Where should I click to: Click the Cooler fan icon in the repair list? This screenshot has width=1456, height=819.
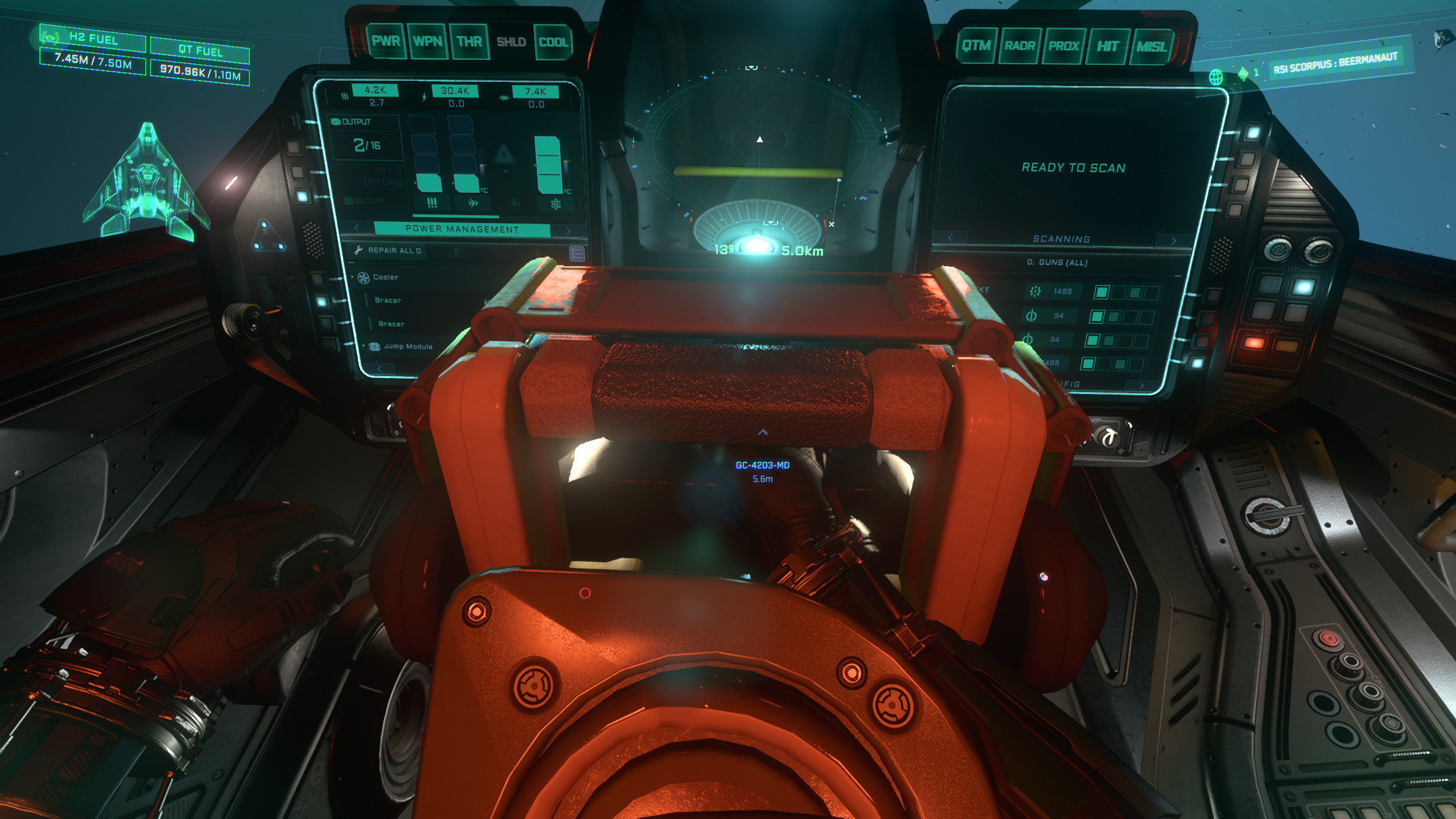click(363, 277)
